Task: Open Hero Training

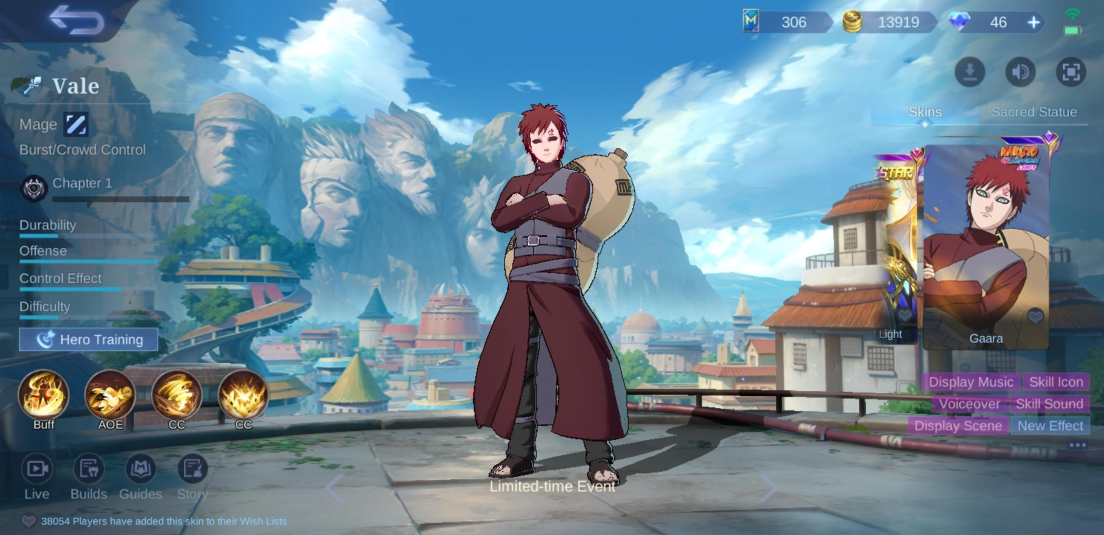Action: 89,340
